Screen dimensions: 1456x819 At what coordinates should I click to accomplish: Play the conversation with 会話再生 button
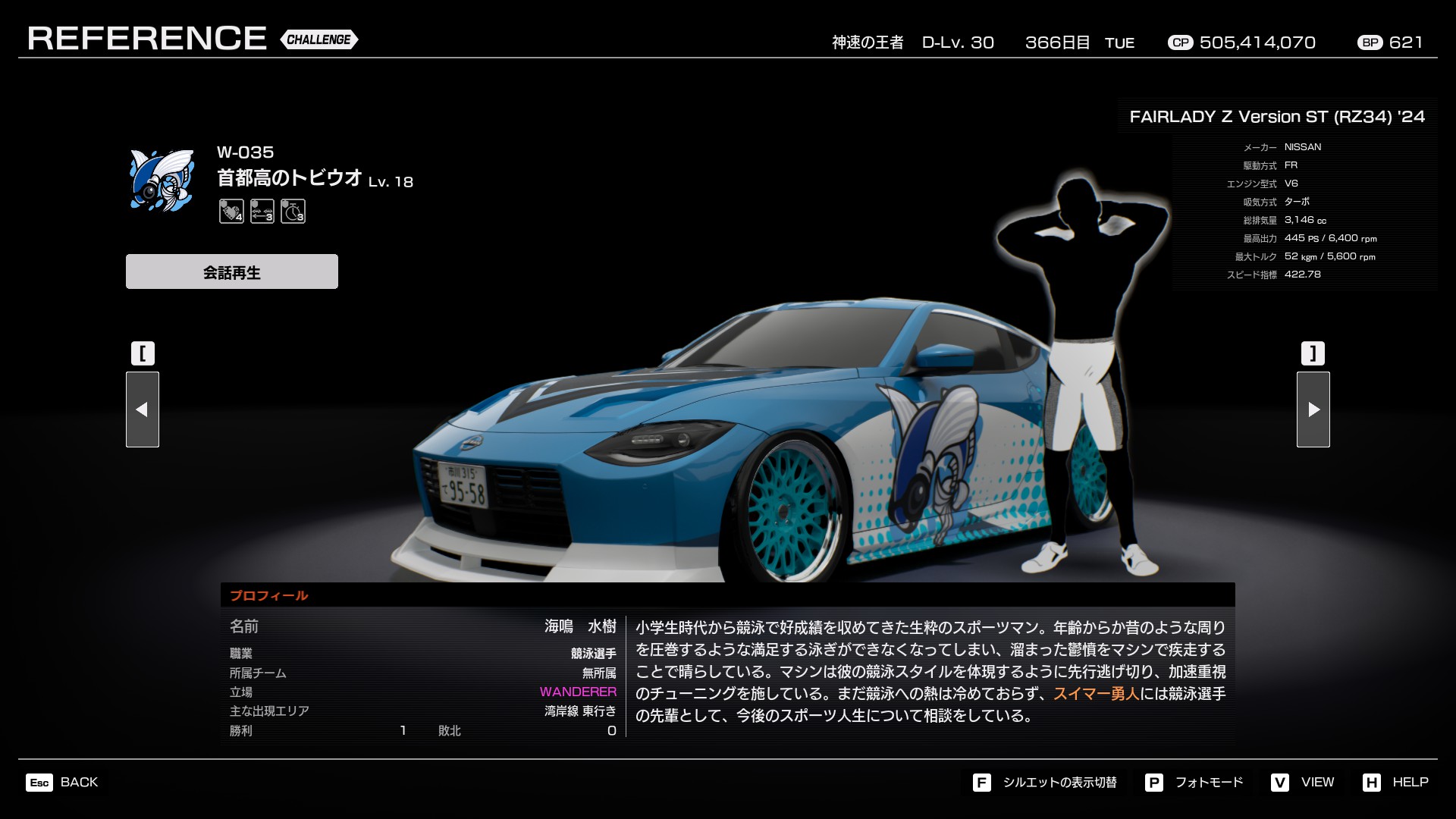click(x=231, y=271)
